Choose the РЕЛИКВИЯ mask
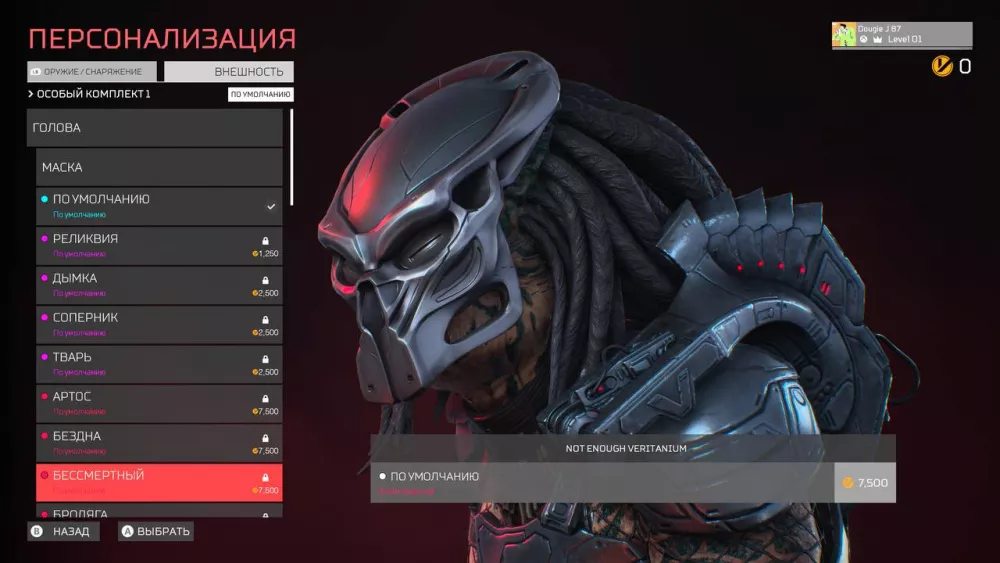The image size is (1000, 563). coord(159,246)
